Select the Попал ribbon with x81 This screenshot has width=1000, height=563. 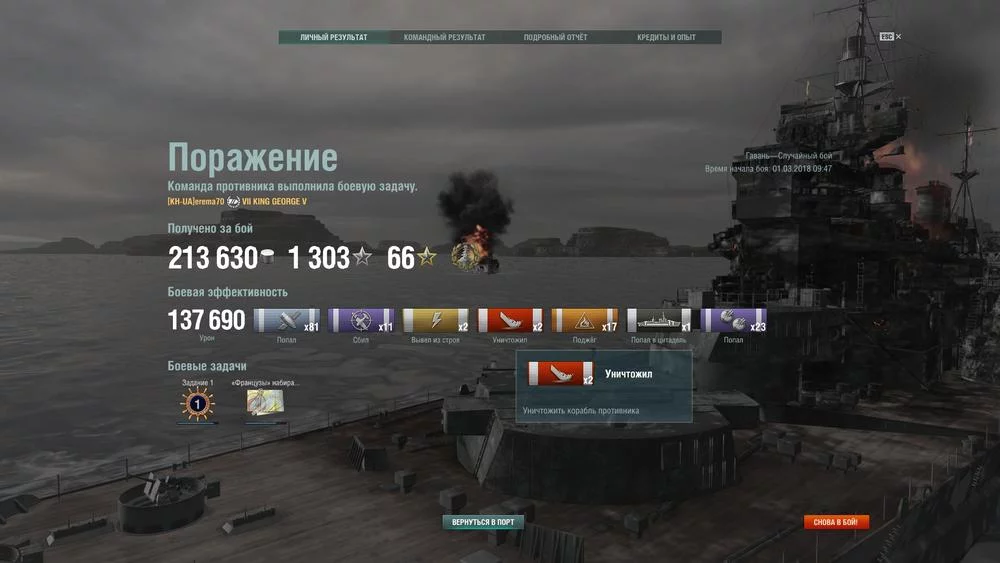[x=286, y=321]
